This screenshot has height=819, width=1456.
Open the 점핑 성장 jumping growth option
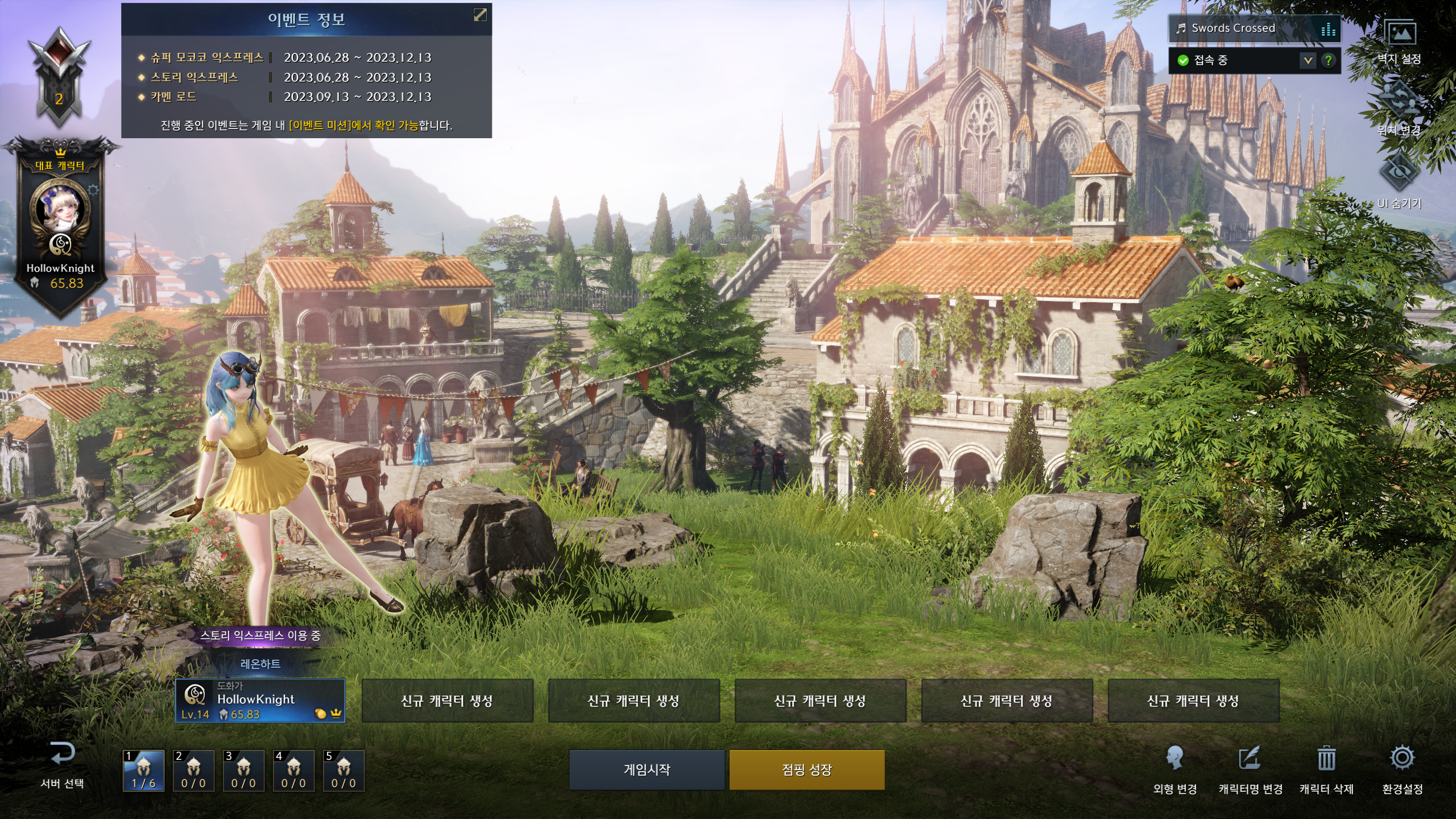click(806, 770)
